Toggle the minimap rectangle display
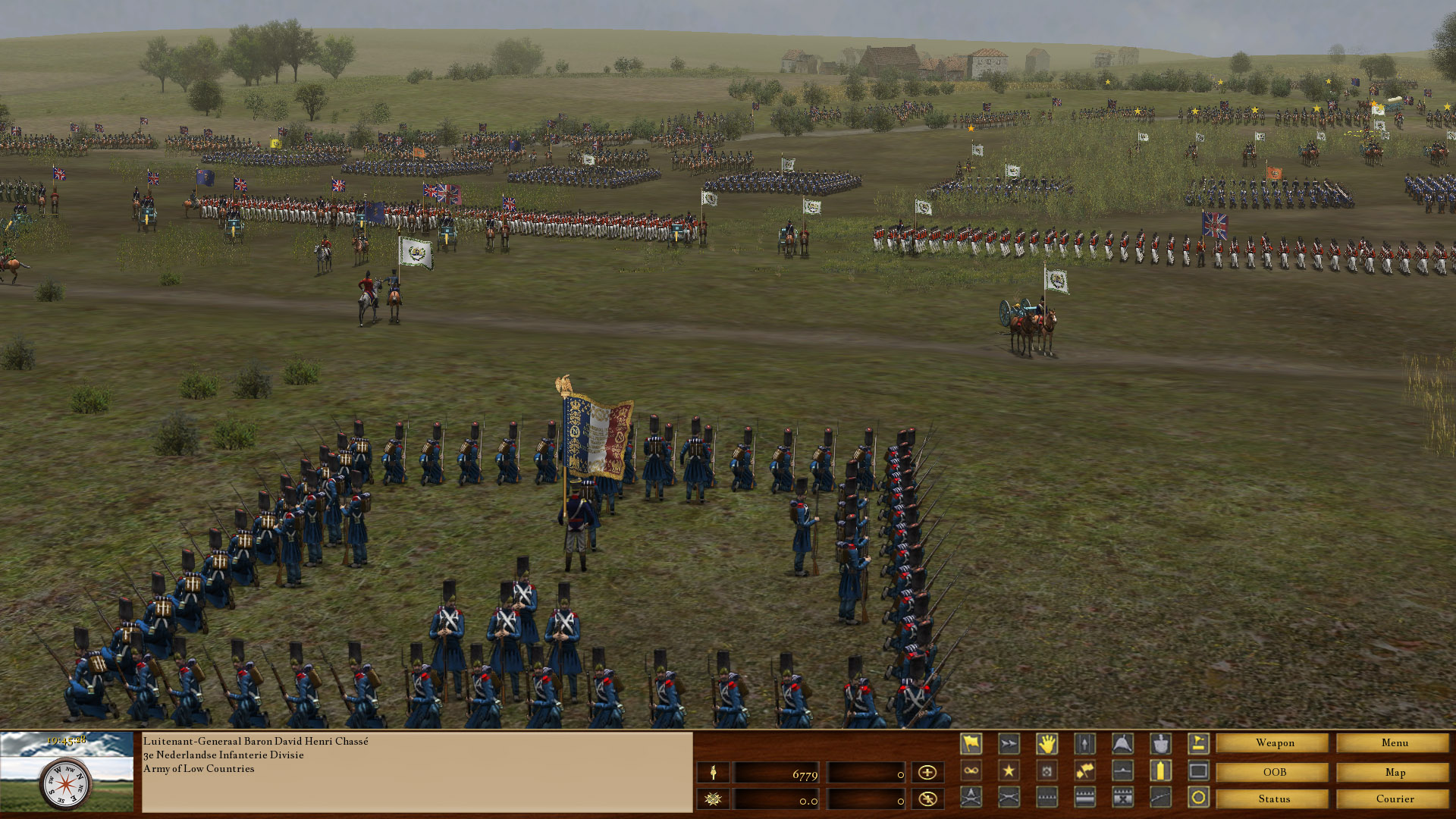 (x=1199, y=770)
